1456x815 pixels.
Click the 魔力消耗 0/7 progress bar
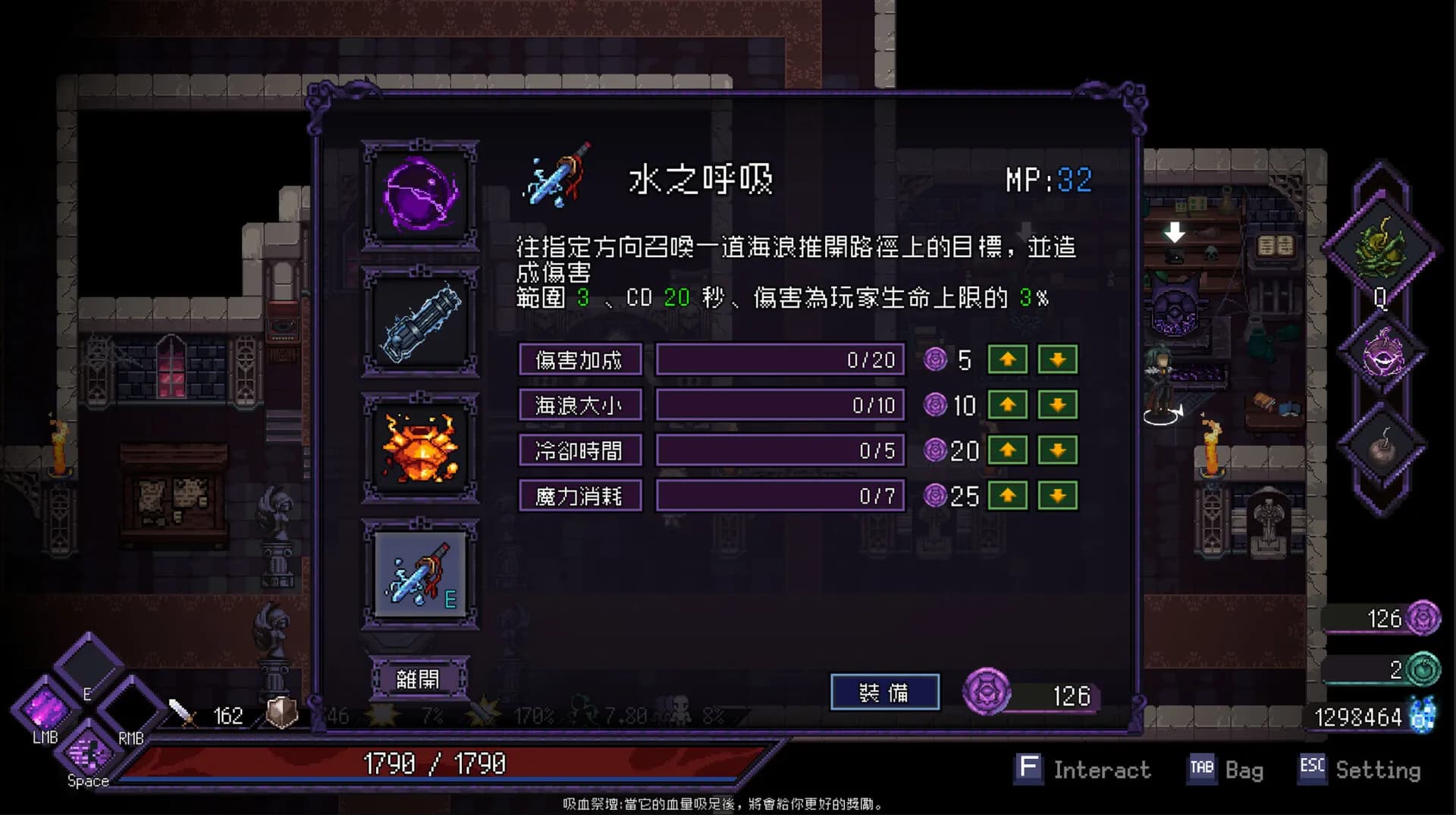coord(781,495)
